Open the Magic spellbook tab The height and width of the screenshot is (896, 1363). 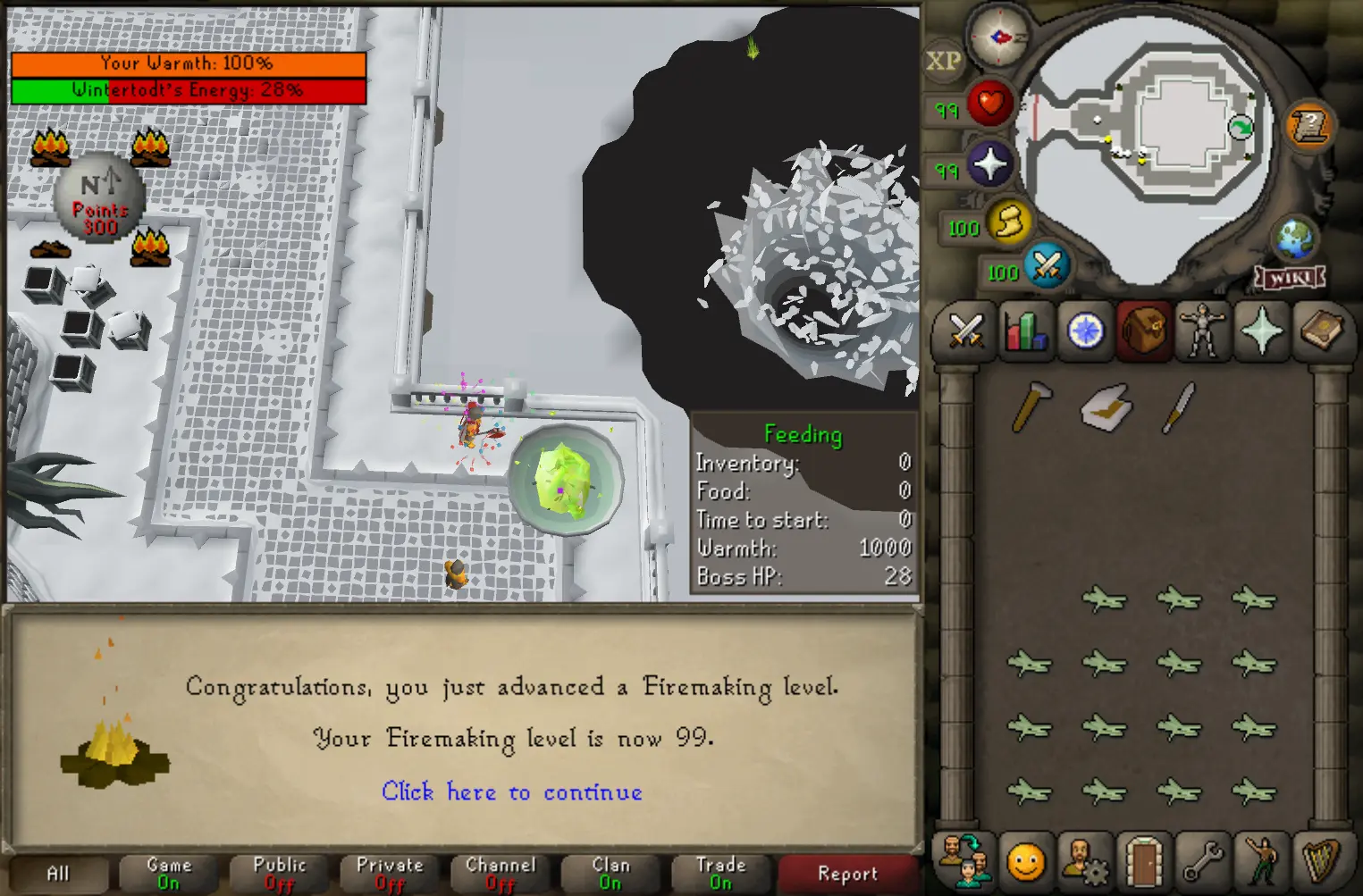coord(1321,331)
